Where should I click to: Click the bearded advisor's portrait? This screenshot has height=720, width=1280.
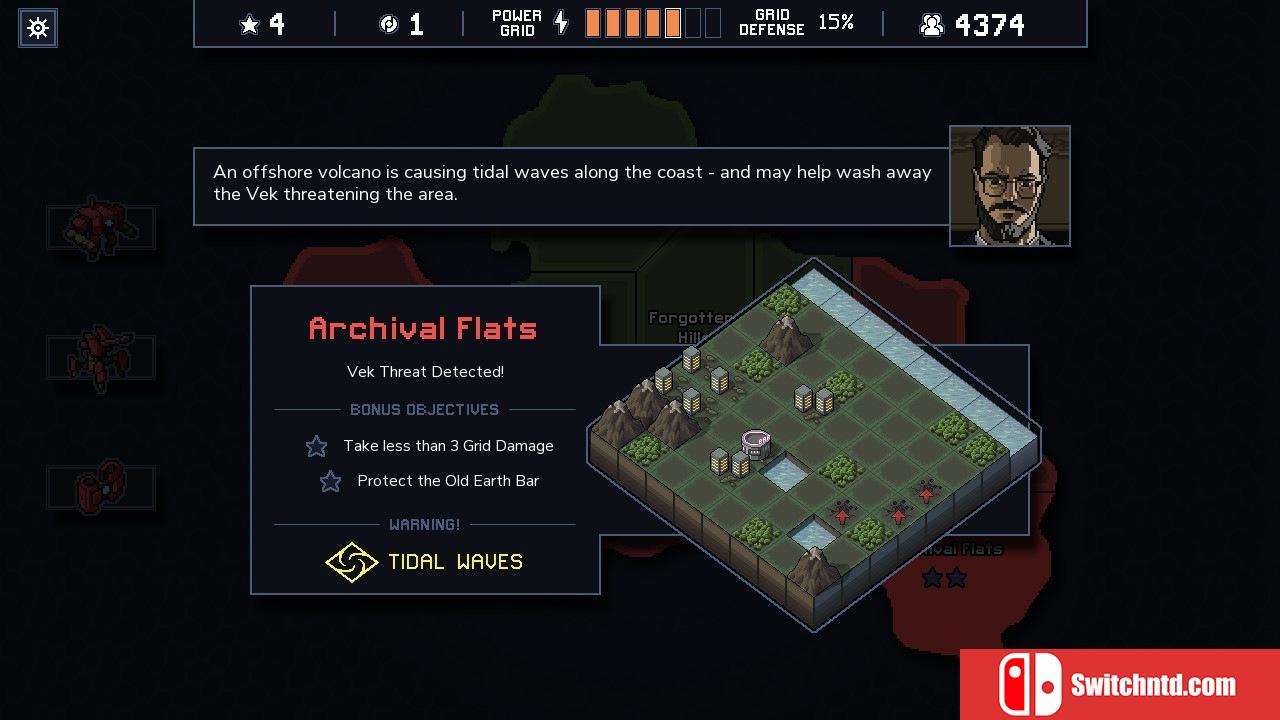(x=1009, y=186)
